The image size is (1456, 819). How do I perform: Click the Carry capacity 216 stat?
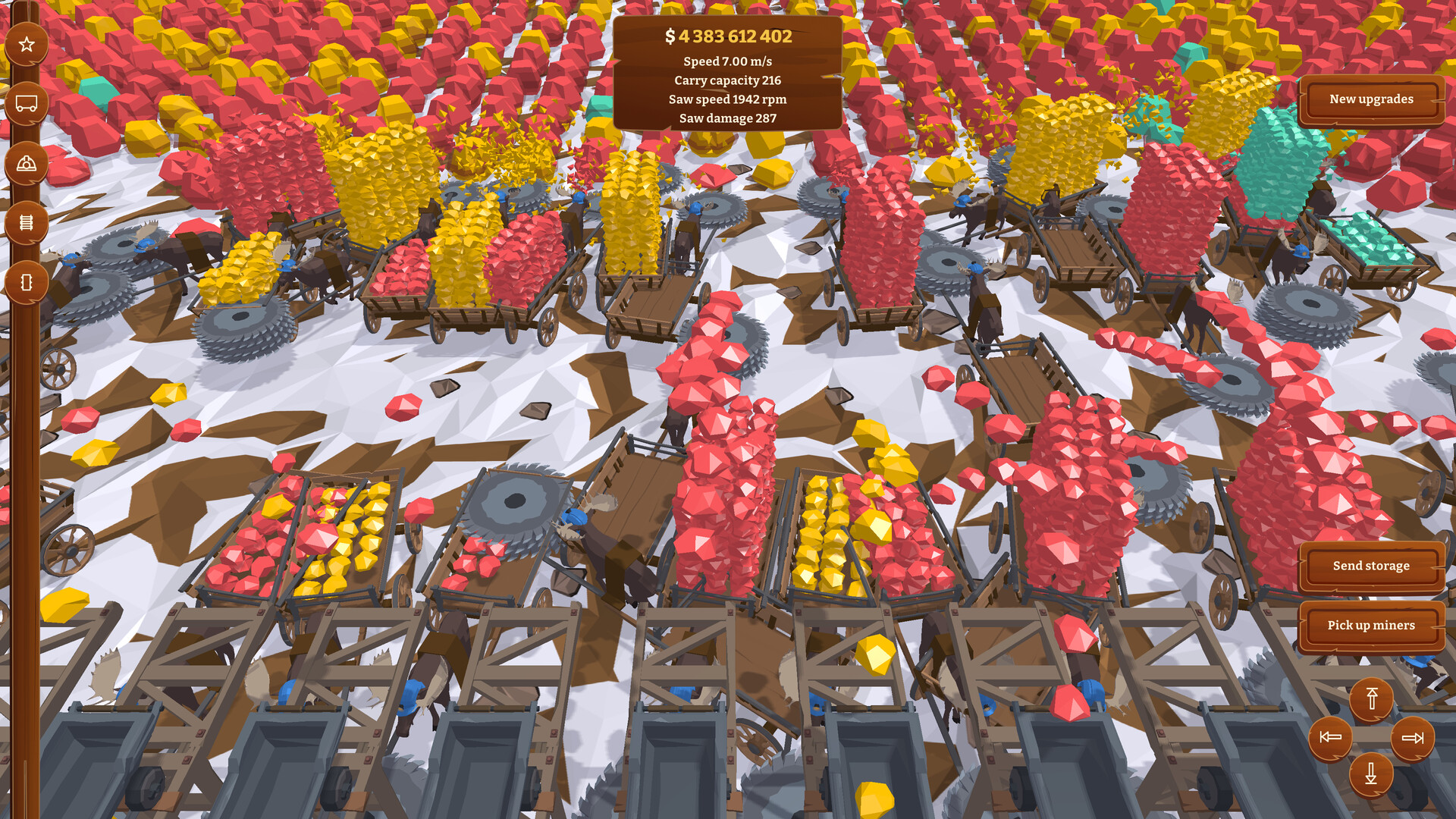pyautogui.click(x=728, y=80)
